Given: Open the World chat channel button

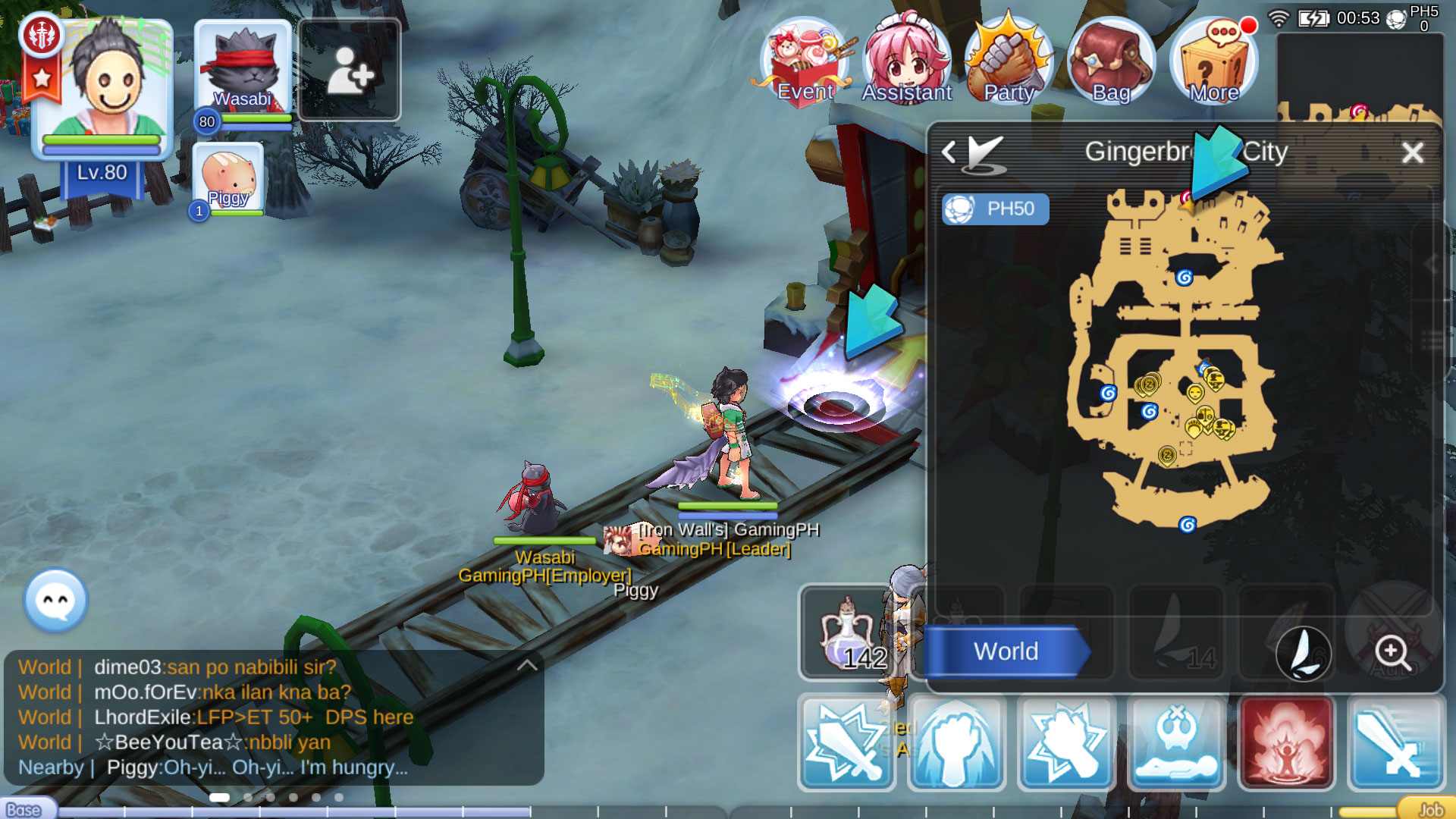Looking at the screenshot, I should pos(1007,651).
